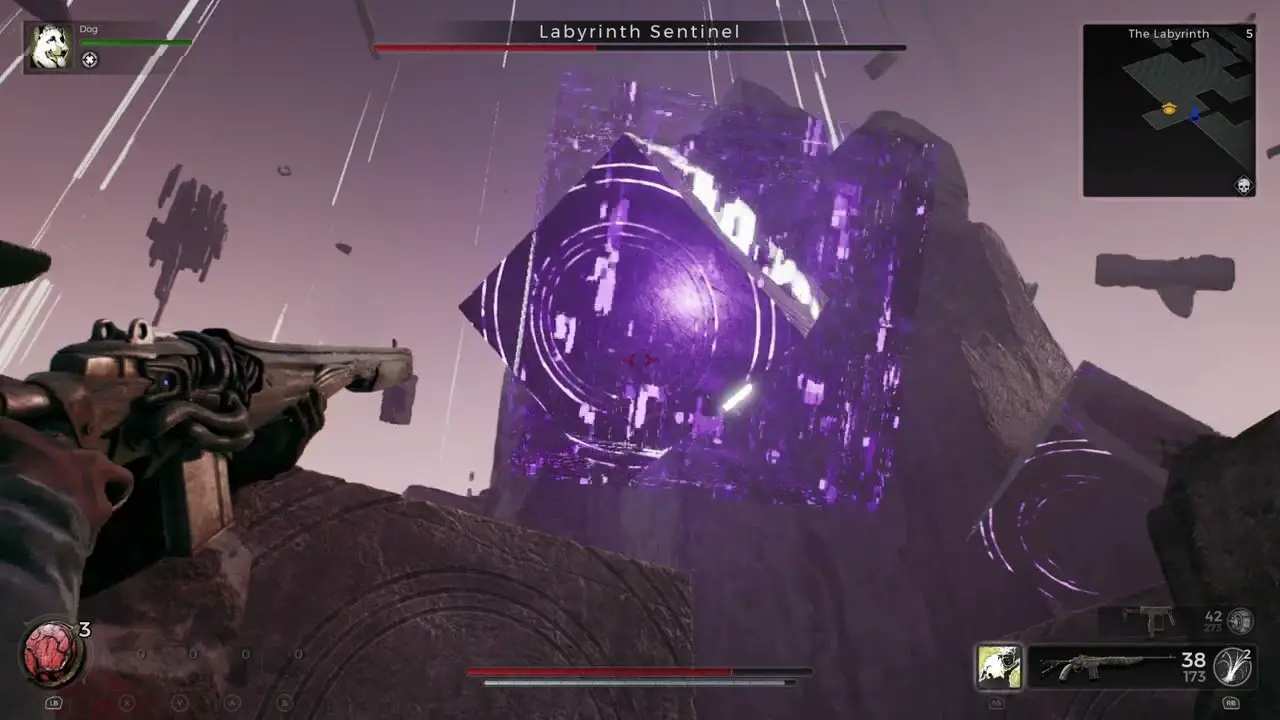Viewport: 1280px width, 720px height.
Task: Click the skull icon below the minimap
Action: click(x=1245, y=186)
